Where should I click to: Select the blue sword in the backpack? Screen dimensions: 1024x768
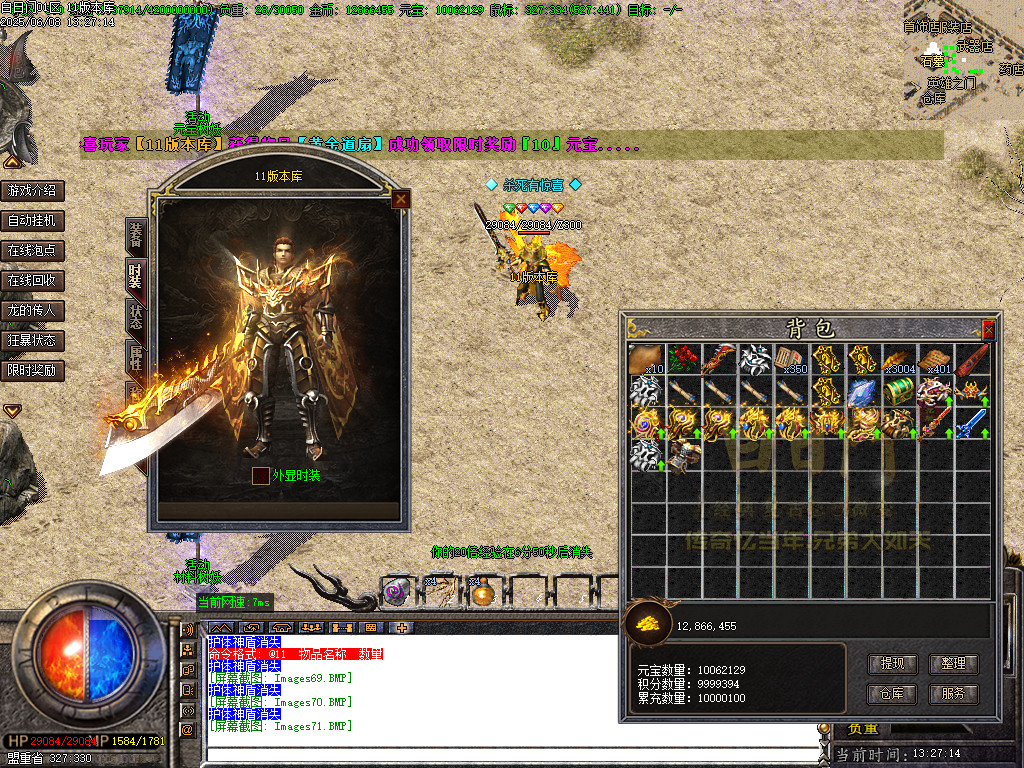[x=971, y=423]
